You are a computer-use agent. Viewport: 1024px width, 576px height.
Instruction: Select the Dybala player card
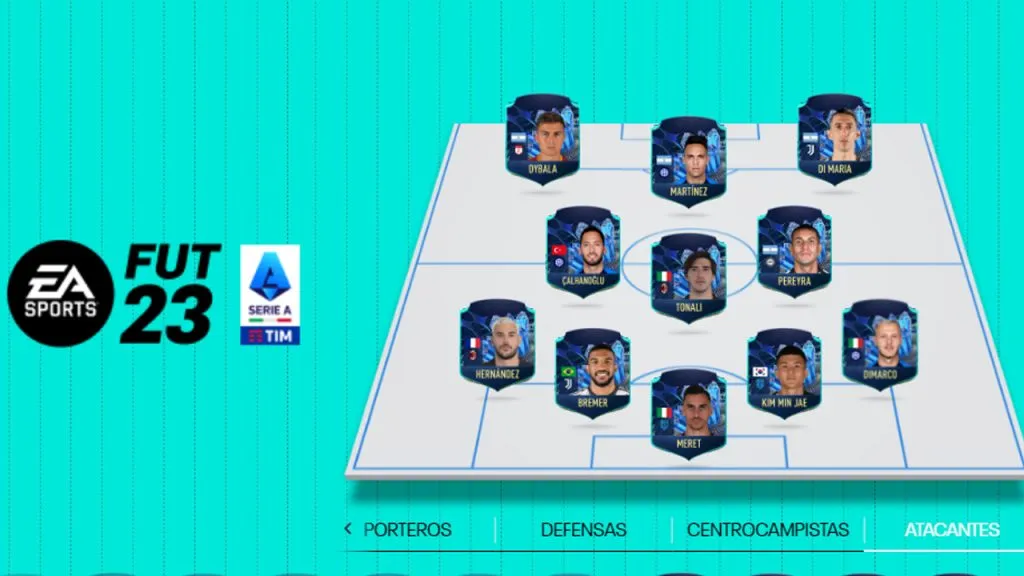coord(542,139)
